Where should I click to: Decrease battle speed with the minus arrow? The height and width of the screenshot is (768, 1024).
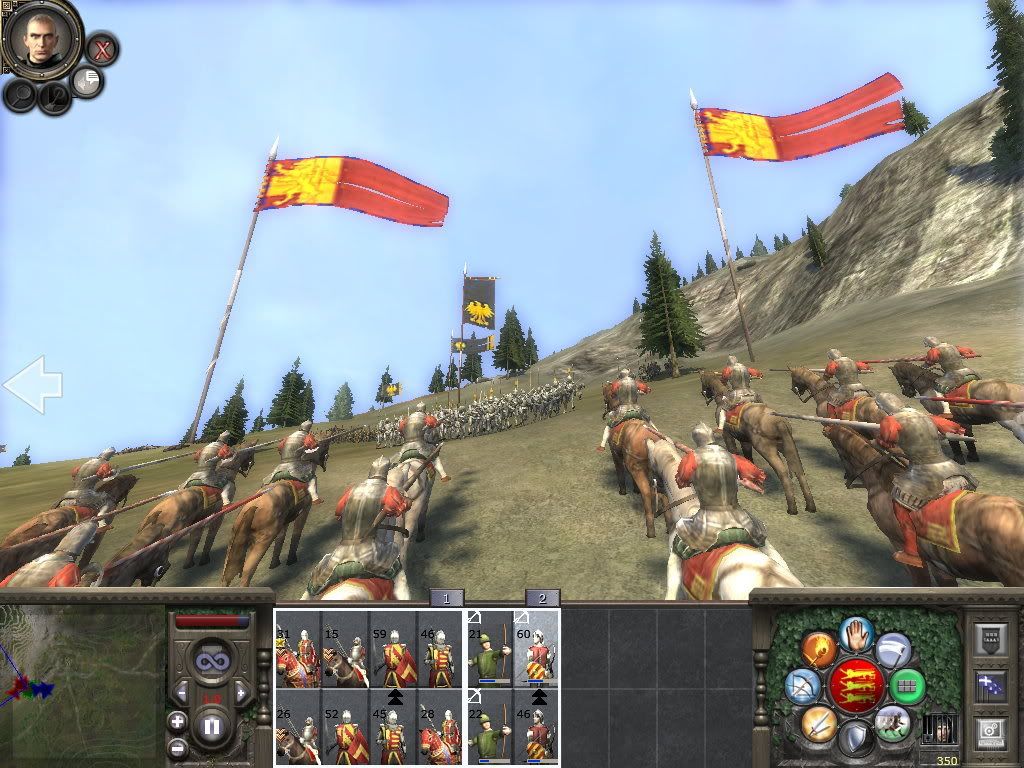[x=181, y=691]
